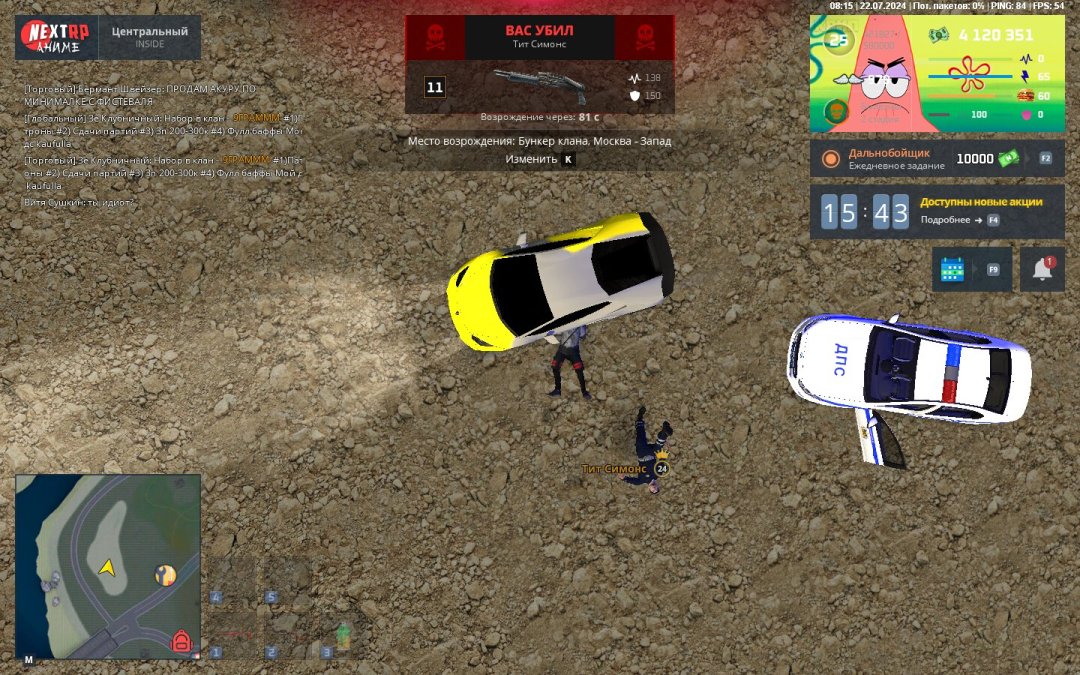
Task: Click the minimap
Action: point(108,566)
